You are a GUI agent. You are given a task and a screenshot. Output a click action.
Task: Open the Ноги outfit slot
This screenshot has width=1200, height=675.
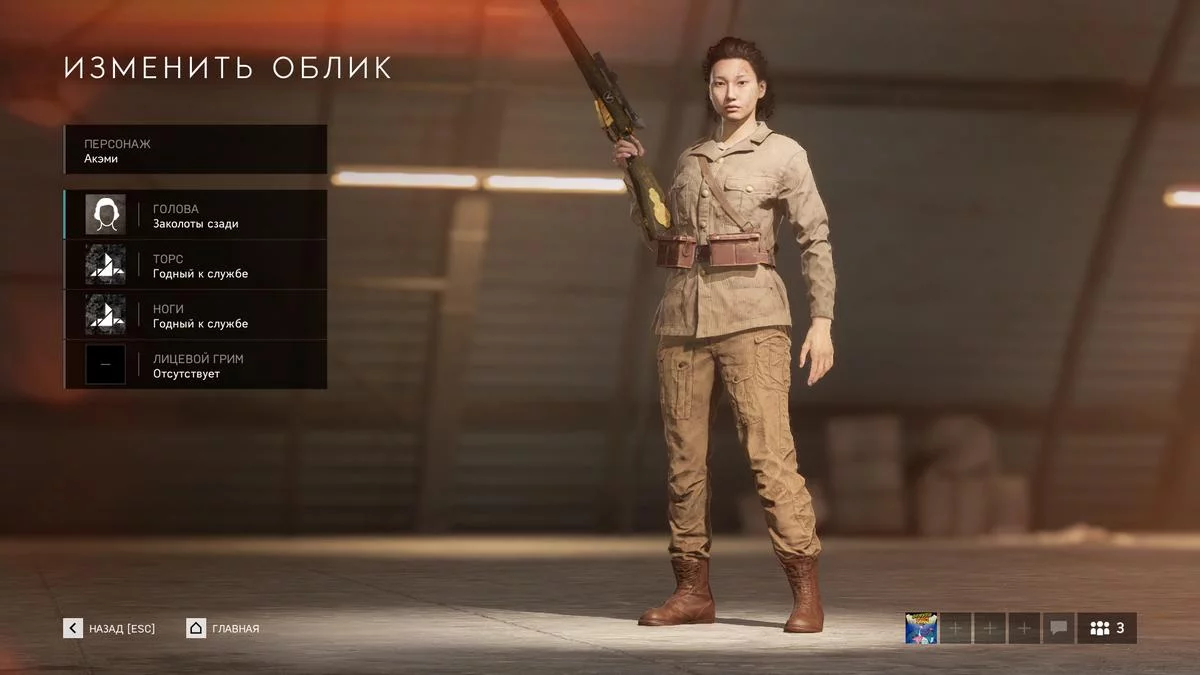pyautogui.click(x=196, y=315)
